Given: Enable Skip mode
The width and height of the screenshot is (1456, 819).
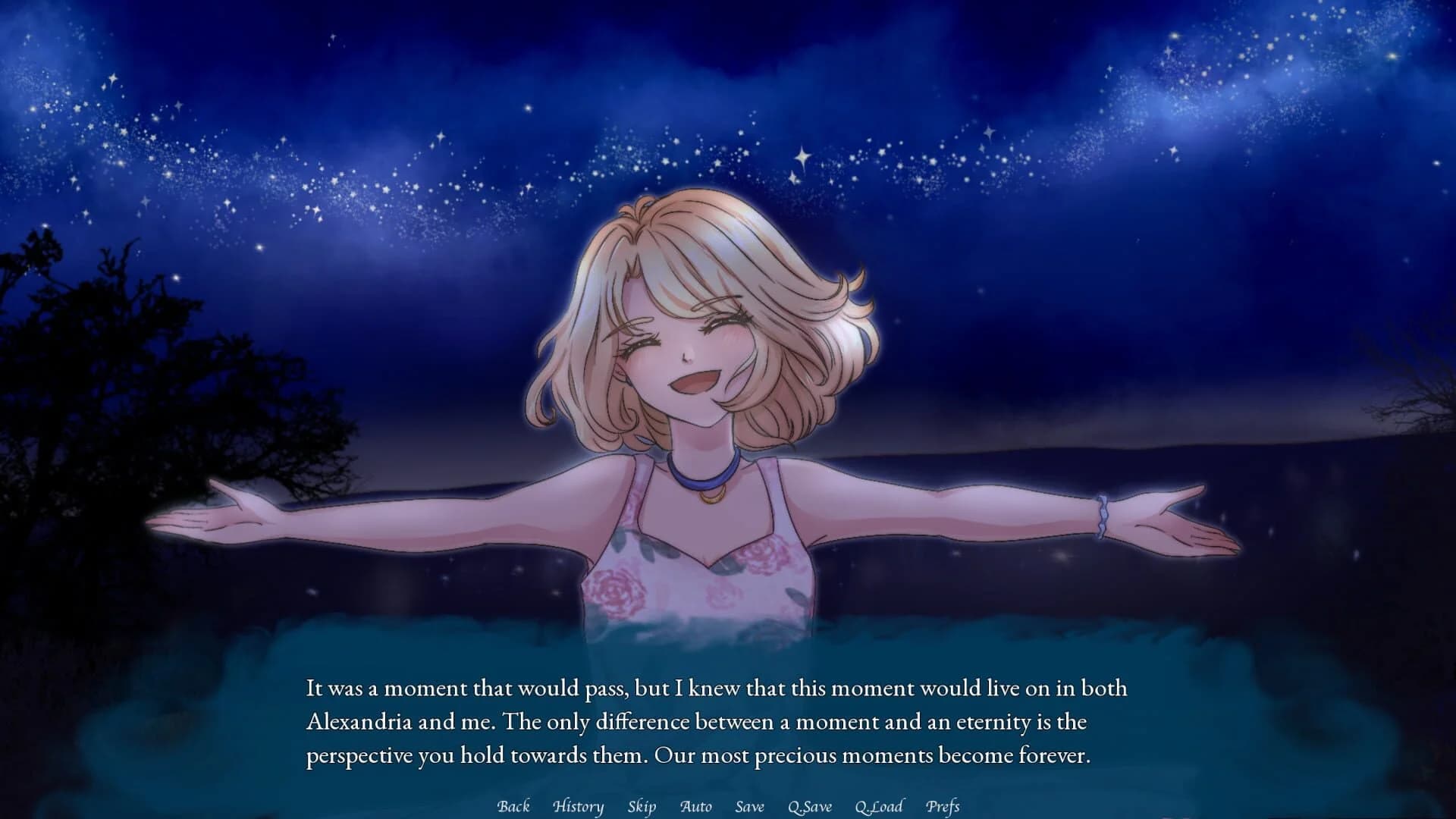Looking at the screenshot, I should (642, 807).
